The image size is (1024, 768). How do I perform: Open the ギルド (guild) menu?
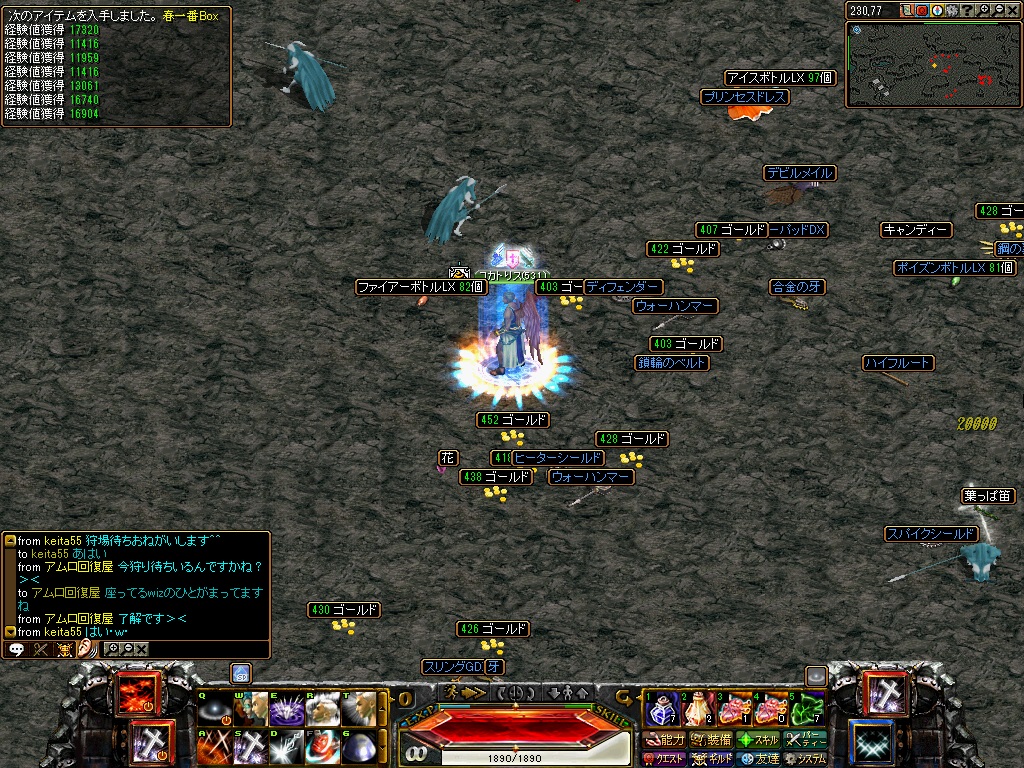tap(712, 759)
